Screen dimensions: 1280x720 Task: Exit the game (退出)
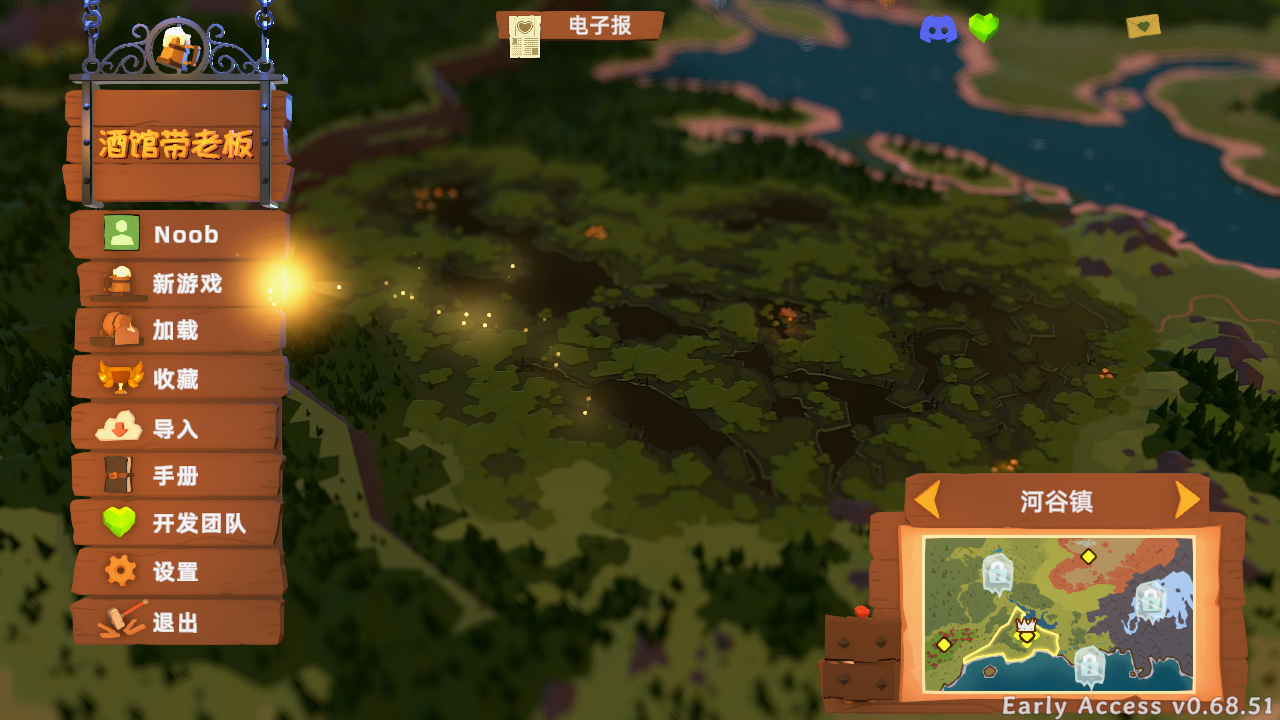point(176,622)
